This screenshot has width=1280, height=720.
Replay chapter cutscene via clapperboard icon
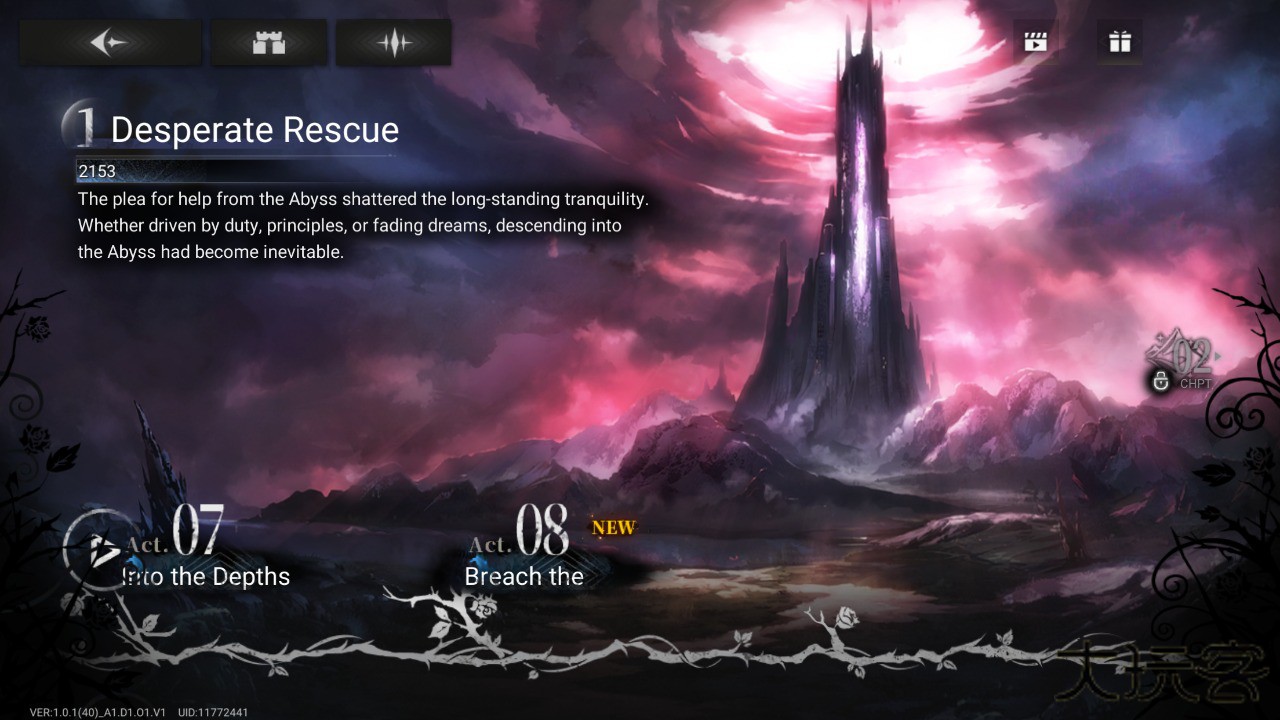(x=1035, y=41)
